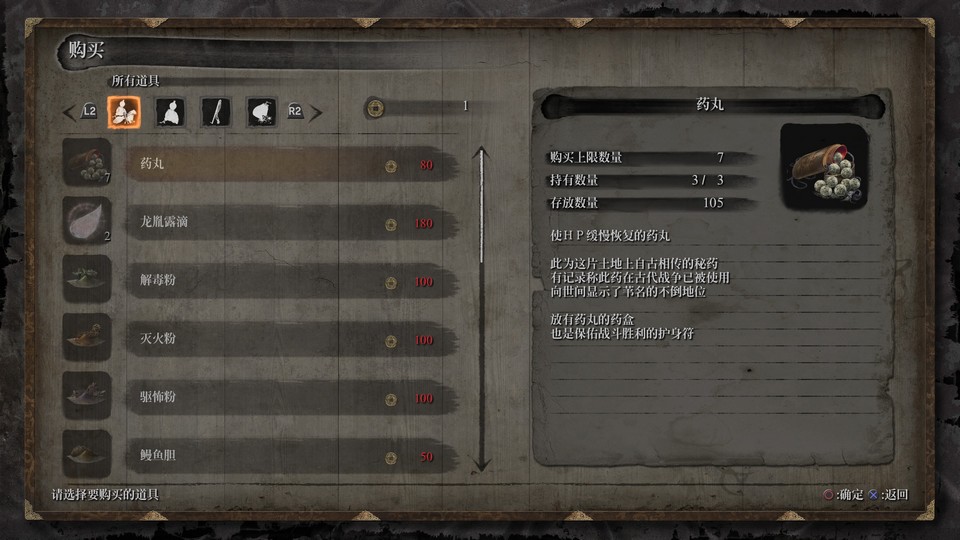The width and height of the screenshot is (960, 540).
Task: Switch to the highlighted all-items category tab
Action: [125, 112]
